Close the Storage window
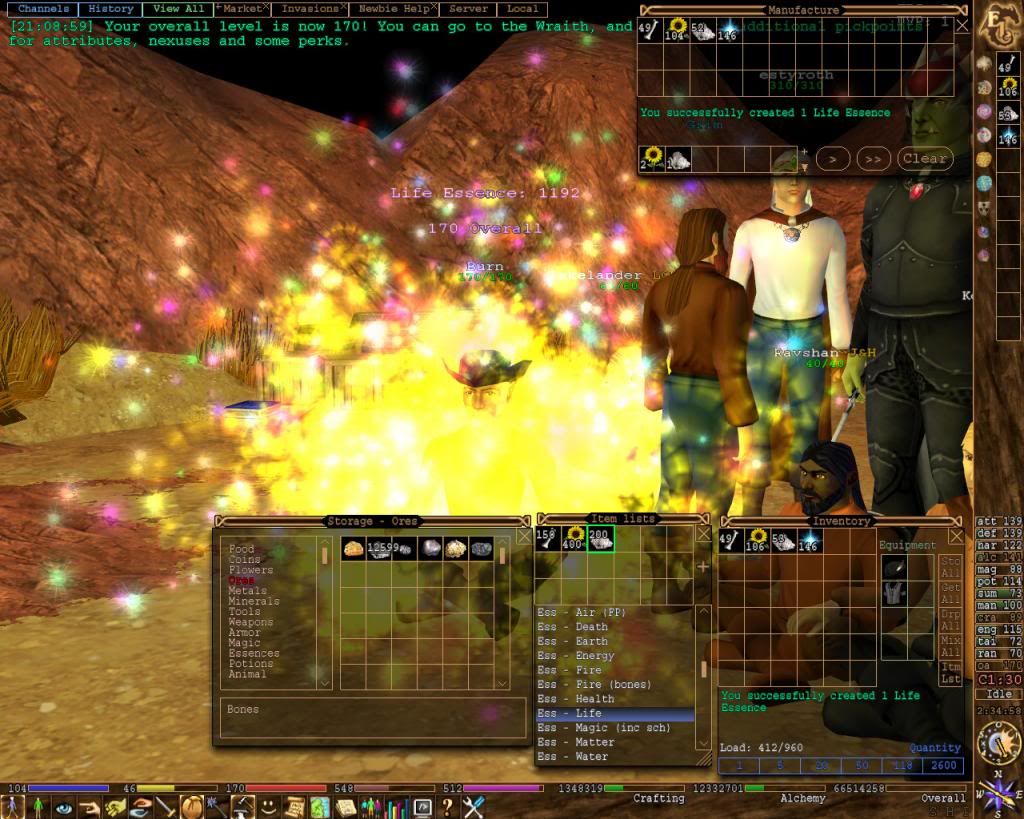This screenshot has width=1024, height=819. tap(523, 536)
